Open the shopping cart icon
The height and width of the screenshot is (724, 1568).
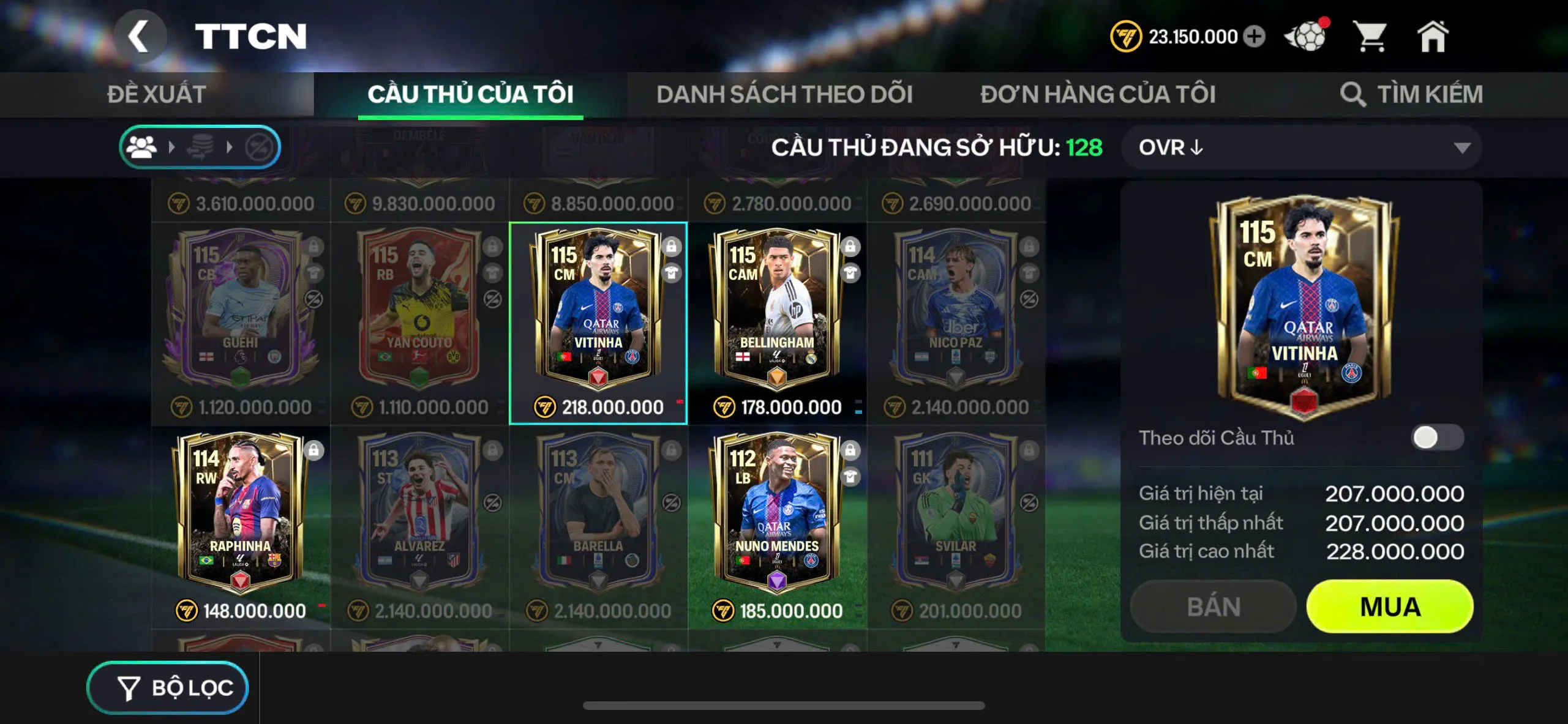[x=1371, y=37]
